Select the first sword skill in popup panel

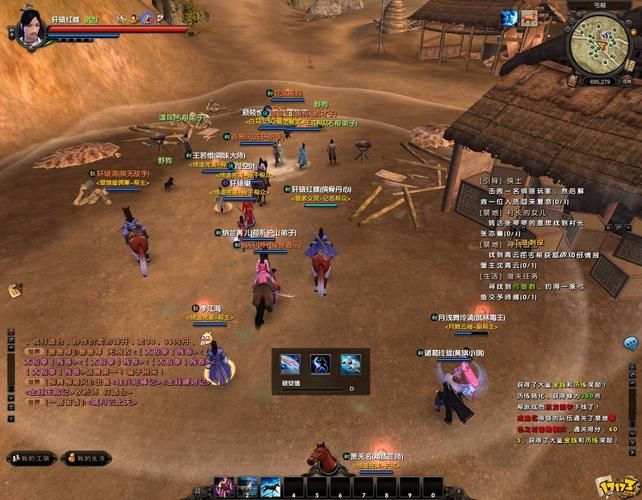click(x=291, y=363)
